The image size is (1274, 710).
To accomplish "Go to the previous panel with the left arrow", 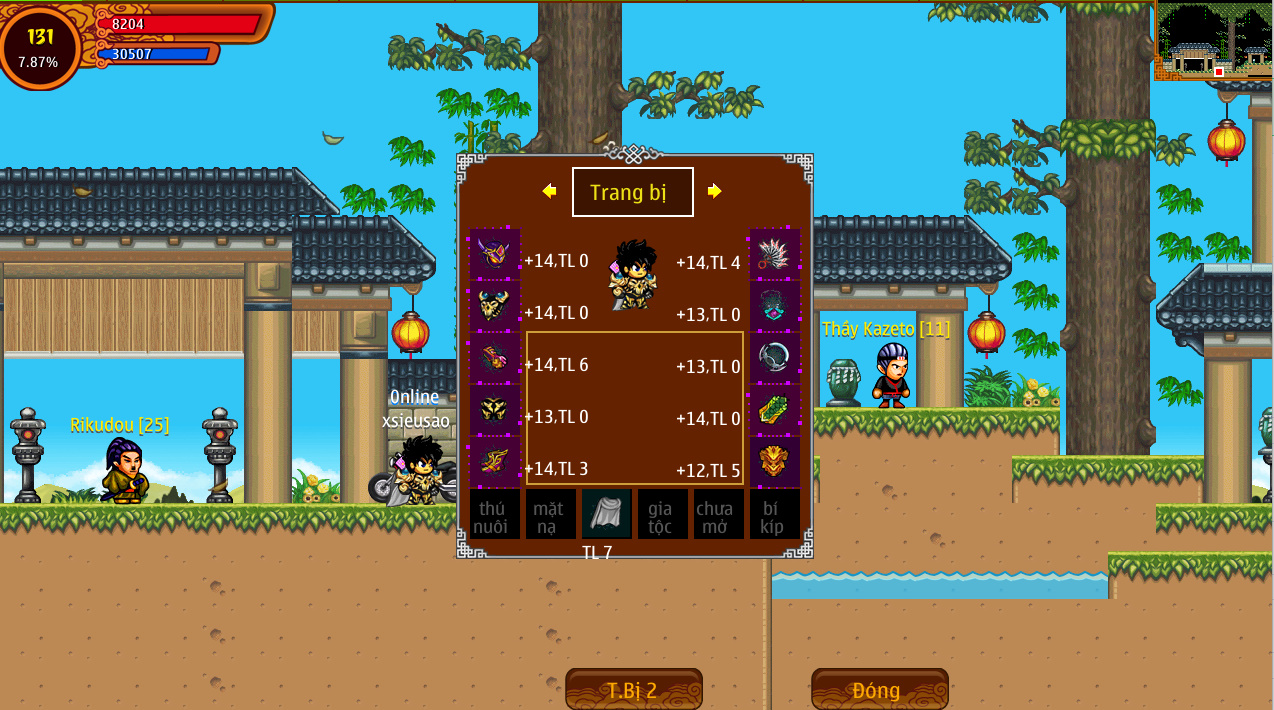I will pos(549,191).
